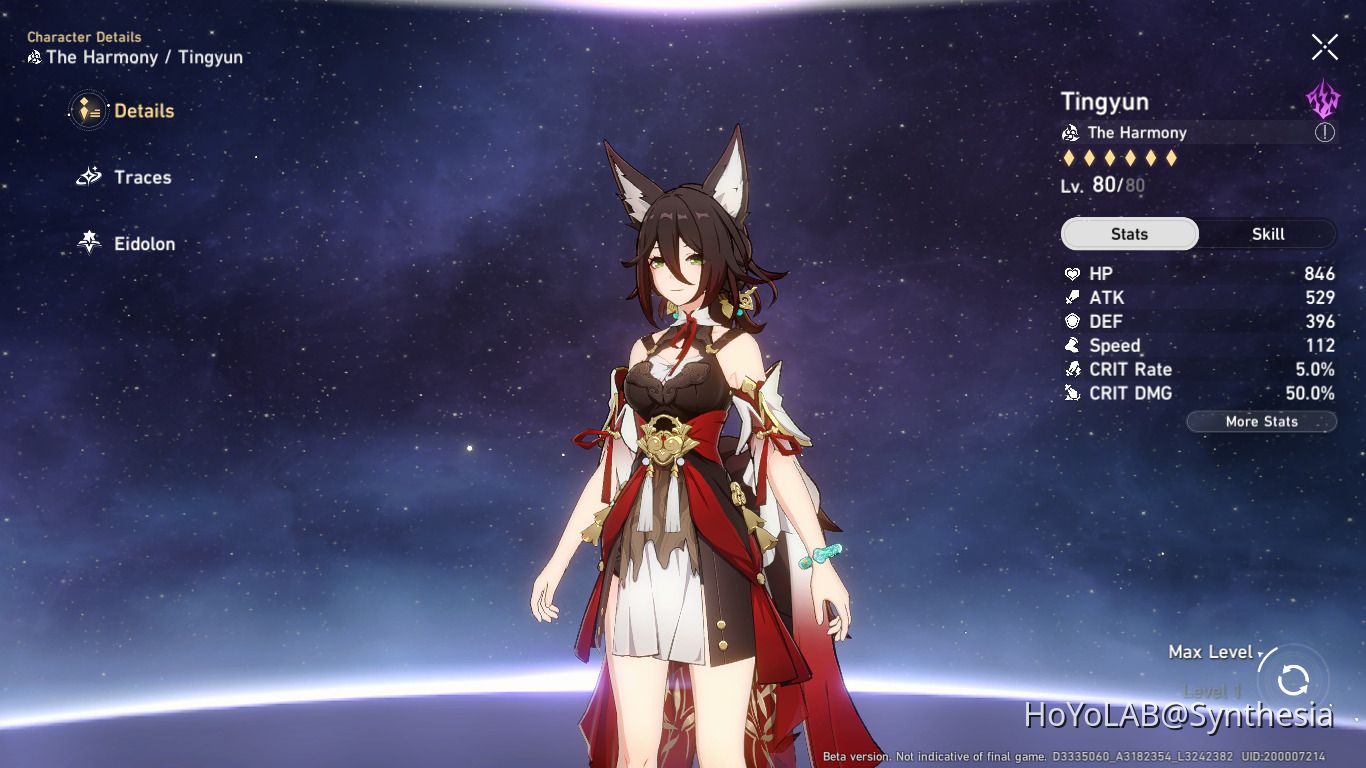Open the More Stats panel
The width and height of the screenshot is (1366, 768).
(1261, 421)
